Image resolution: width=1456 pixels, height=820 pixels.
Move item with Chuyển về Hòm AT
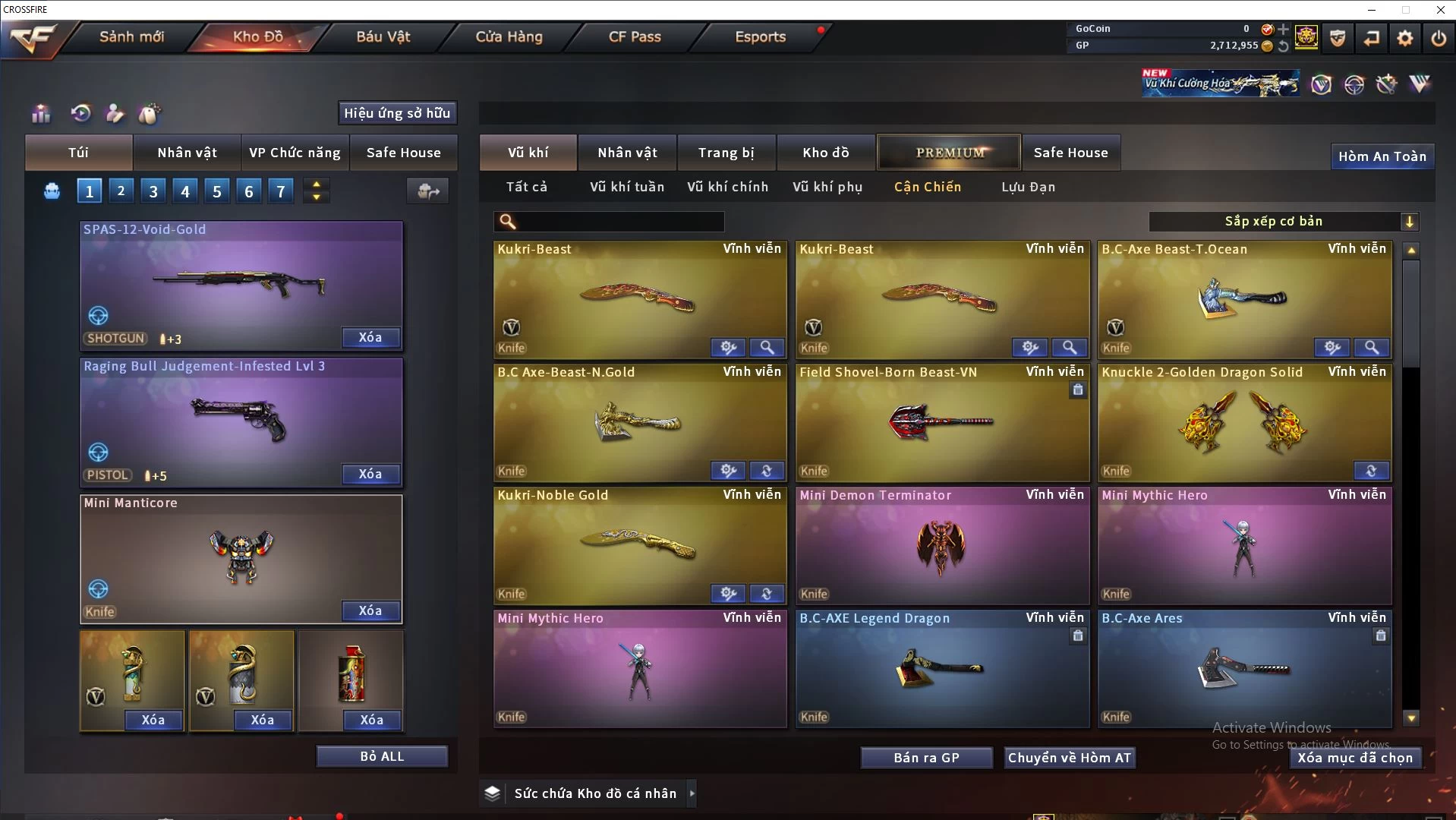coord(1069,758)
